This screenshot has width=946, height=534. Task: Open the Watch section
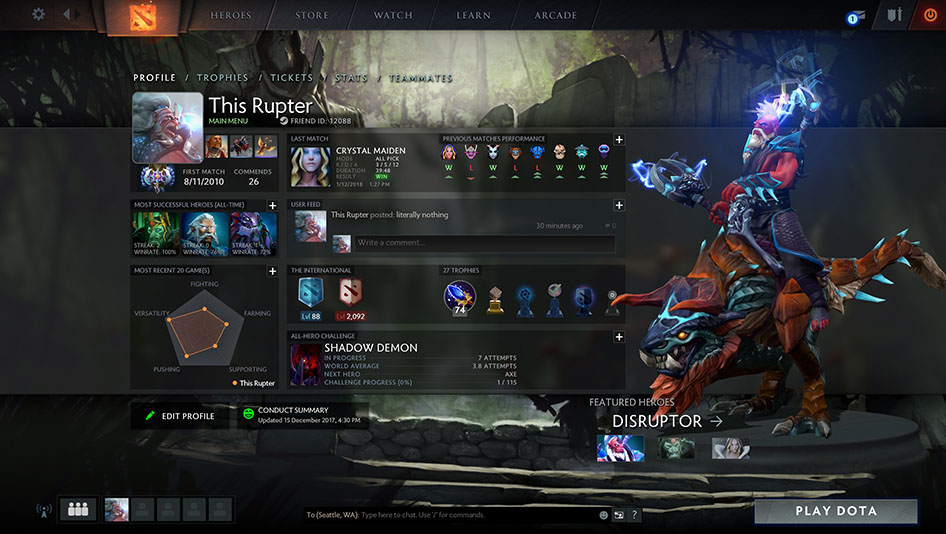pos(393,16)
